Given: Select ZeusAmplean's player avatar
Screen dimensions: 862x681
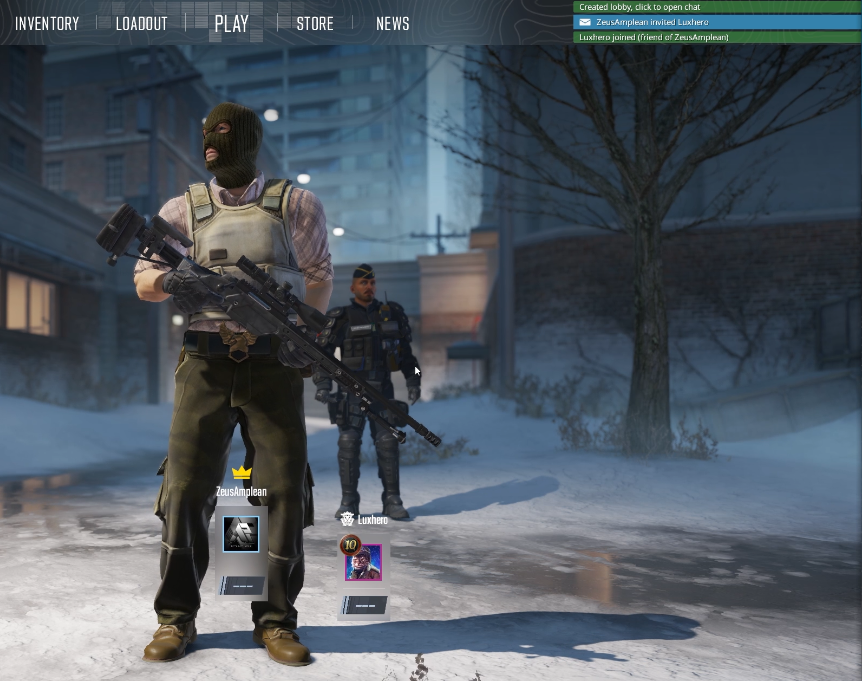Looking at the screenshot, I should point(240,534).
